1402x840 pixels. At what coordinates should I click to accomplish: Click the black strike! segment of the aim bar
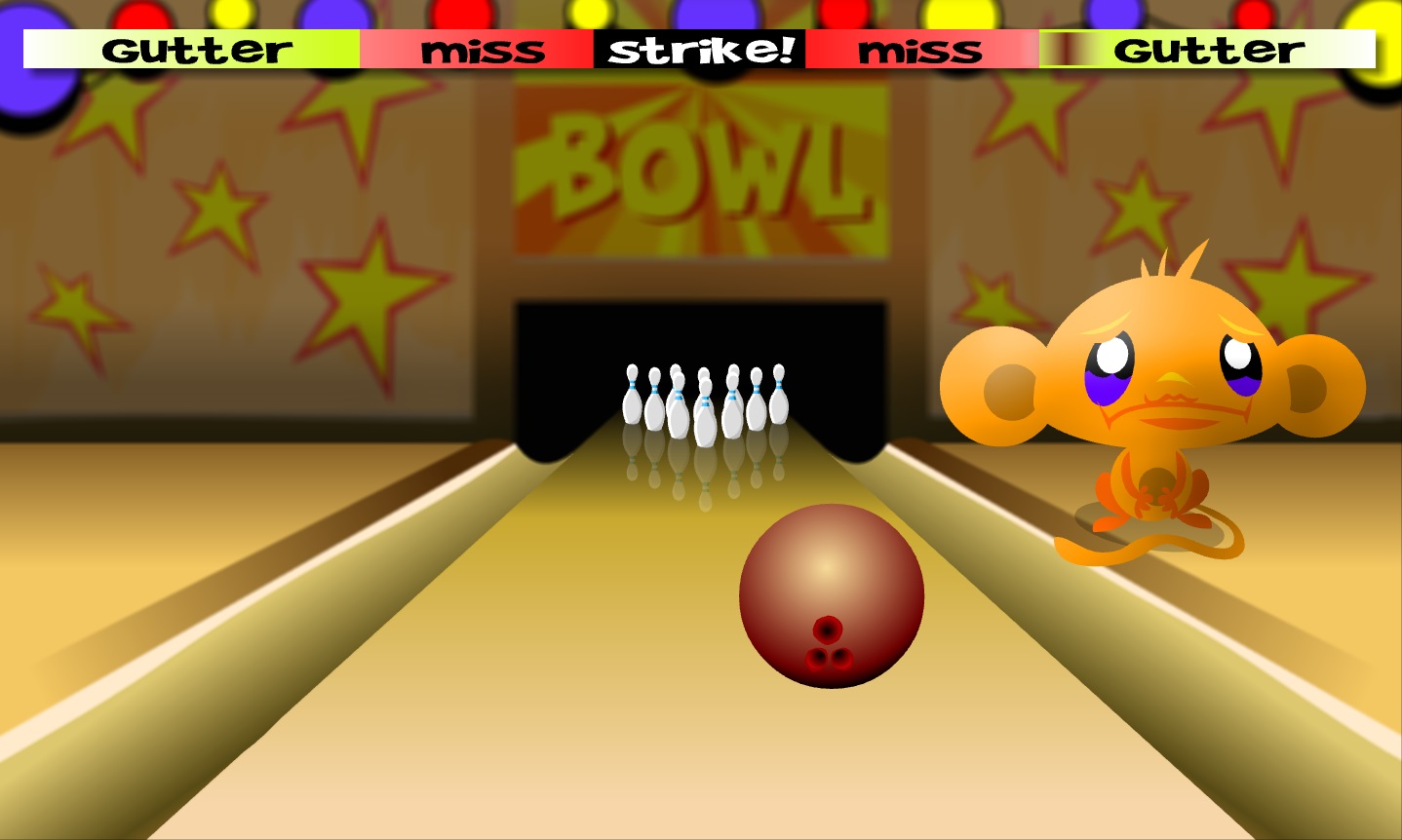tap(699, 50)
